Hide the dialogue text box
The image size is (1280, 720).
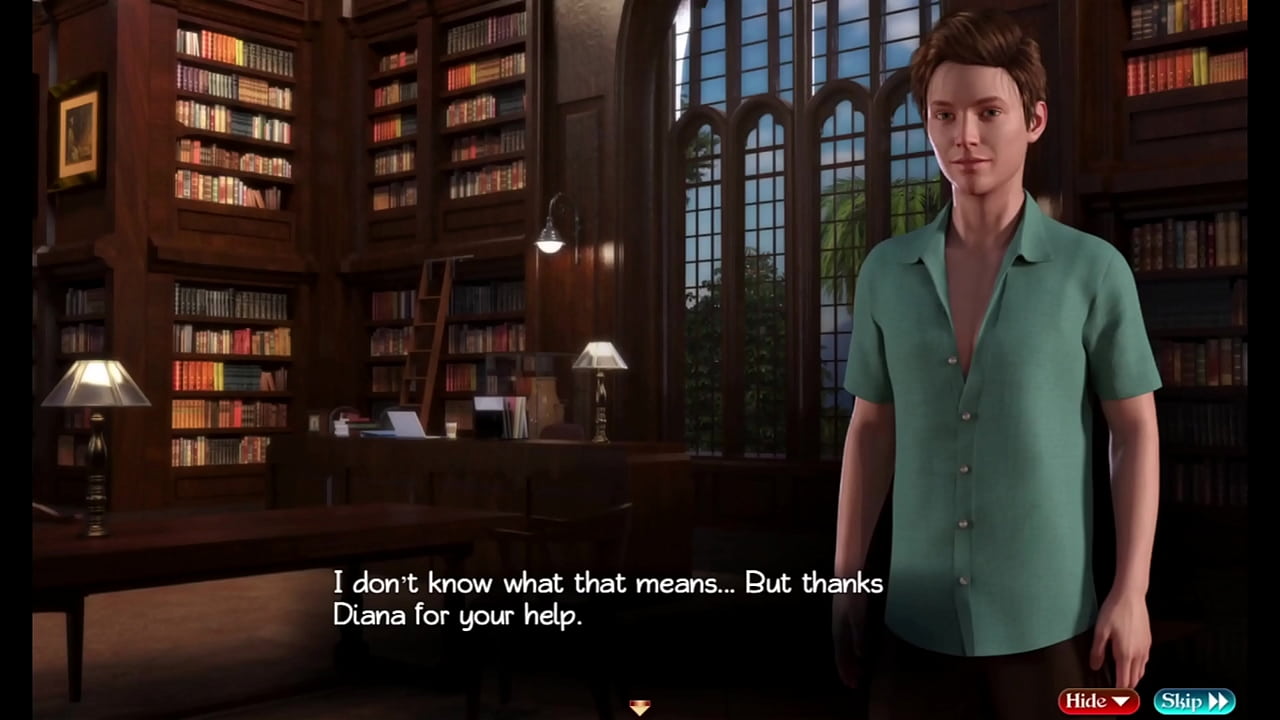[x=1098, y=701]
